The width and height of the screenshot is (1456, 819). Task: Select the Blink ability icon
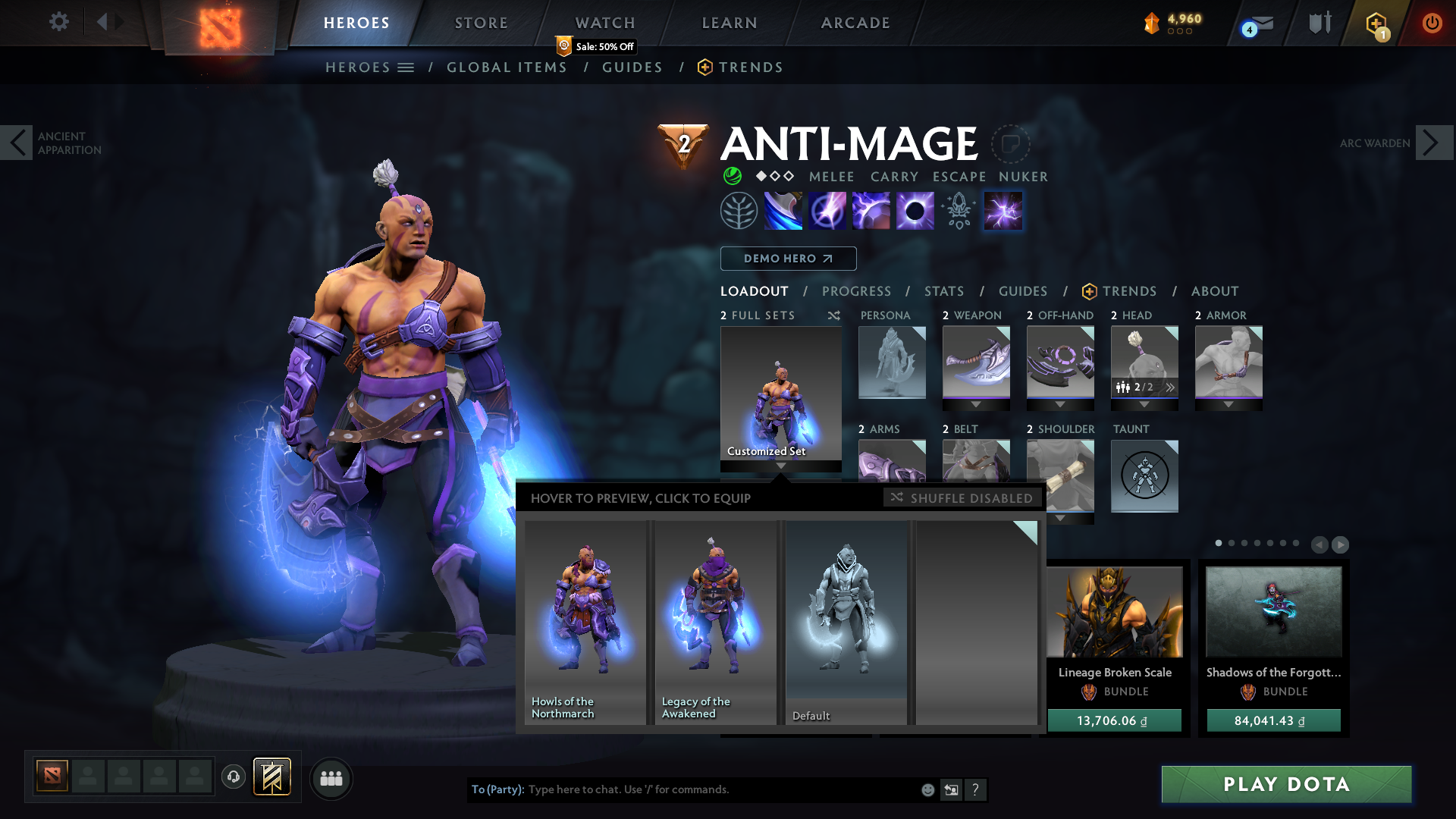[827, 210]
